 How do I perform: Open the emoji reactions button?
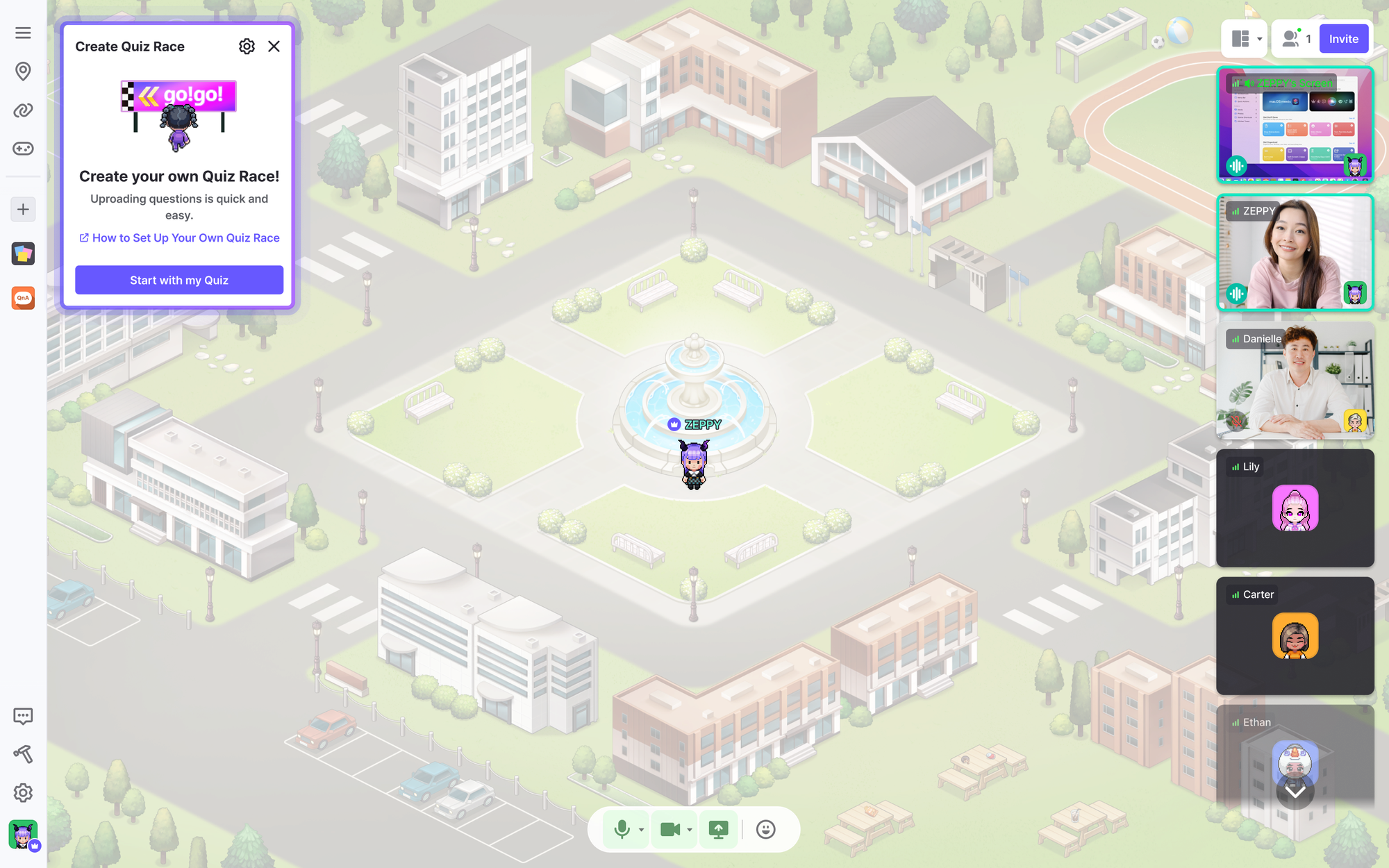(x=765, y=829)
